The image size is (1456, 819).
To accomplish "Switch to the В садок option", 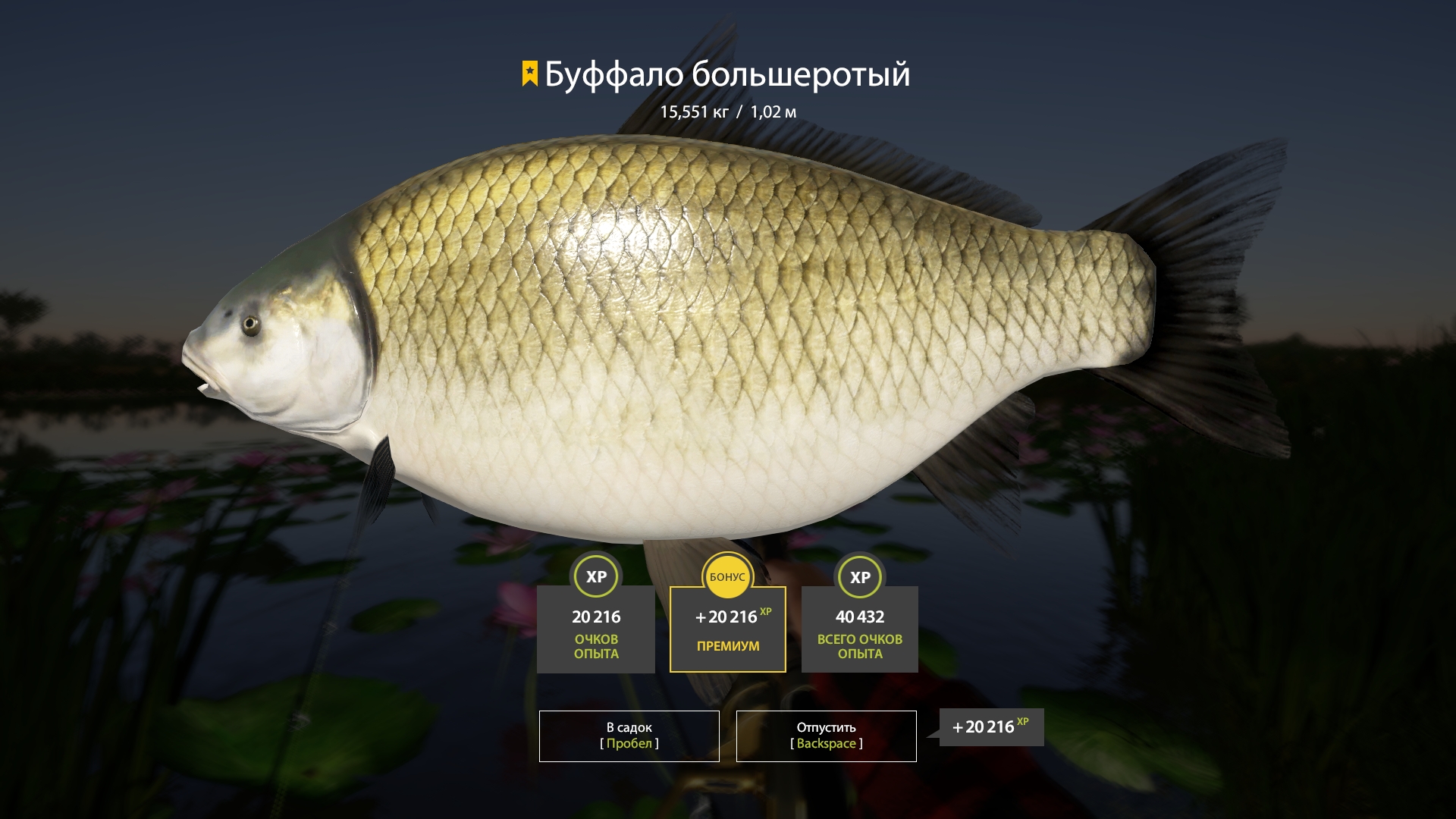I will click(628, 736).
